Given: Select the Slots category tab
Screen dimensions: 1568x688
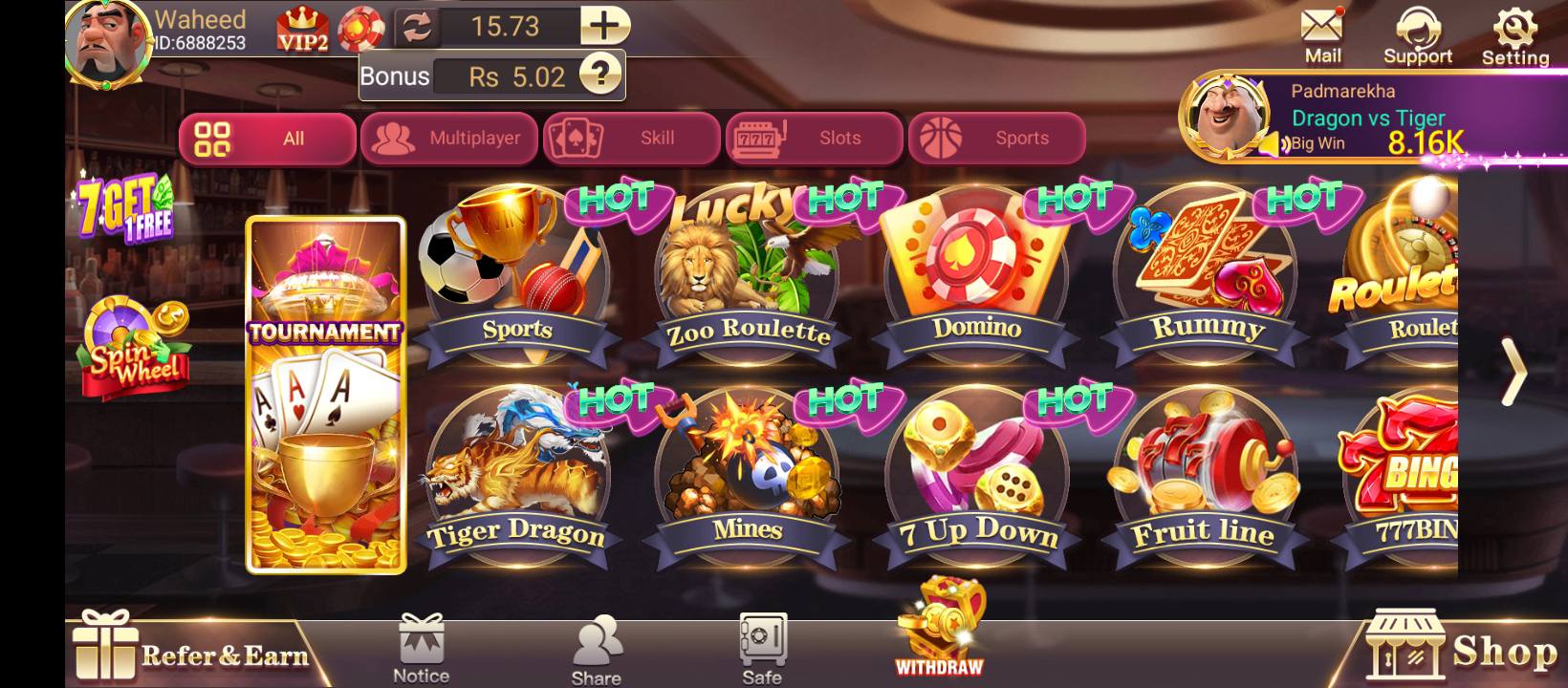Looking at the screenshot, I should coord(815,138).
